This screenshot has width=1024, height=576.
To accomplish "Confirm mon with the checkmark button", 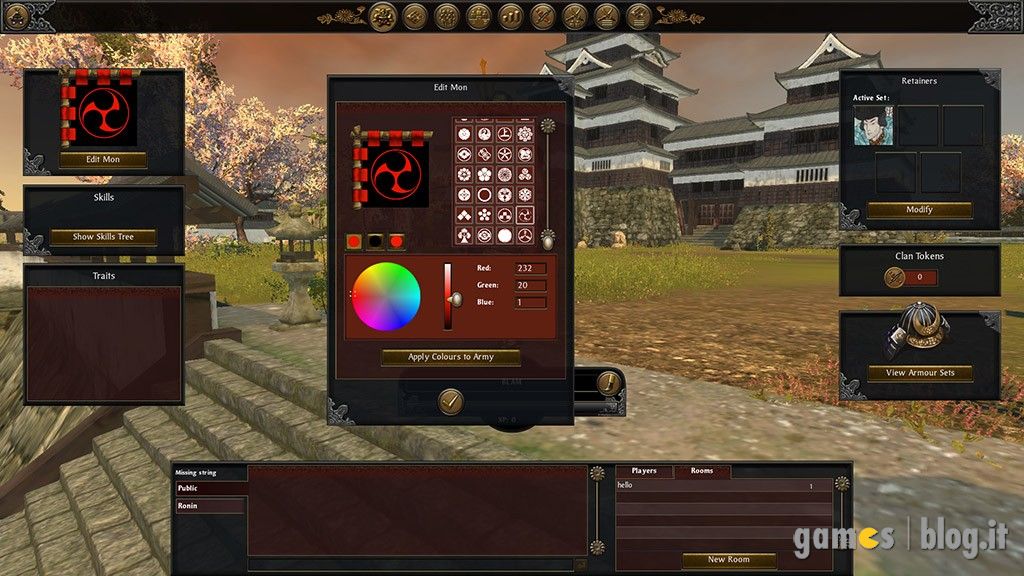I will [451, 401].
